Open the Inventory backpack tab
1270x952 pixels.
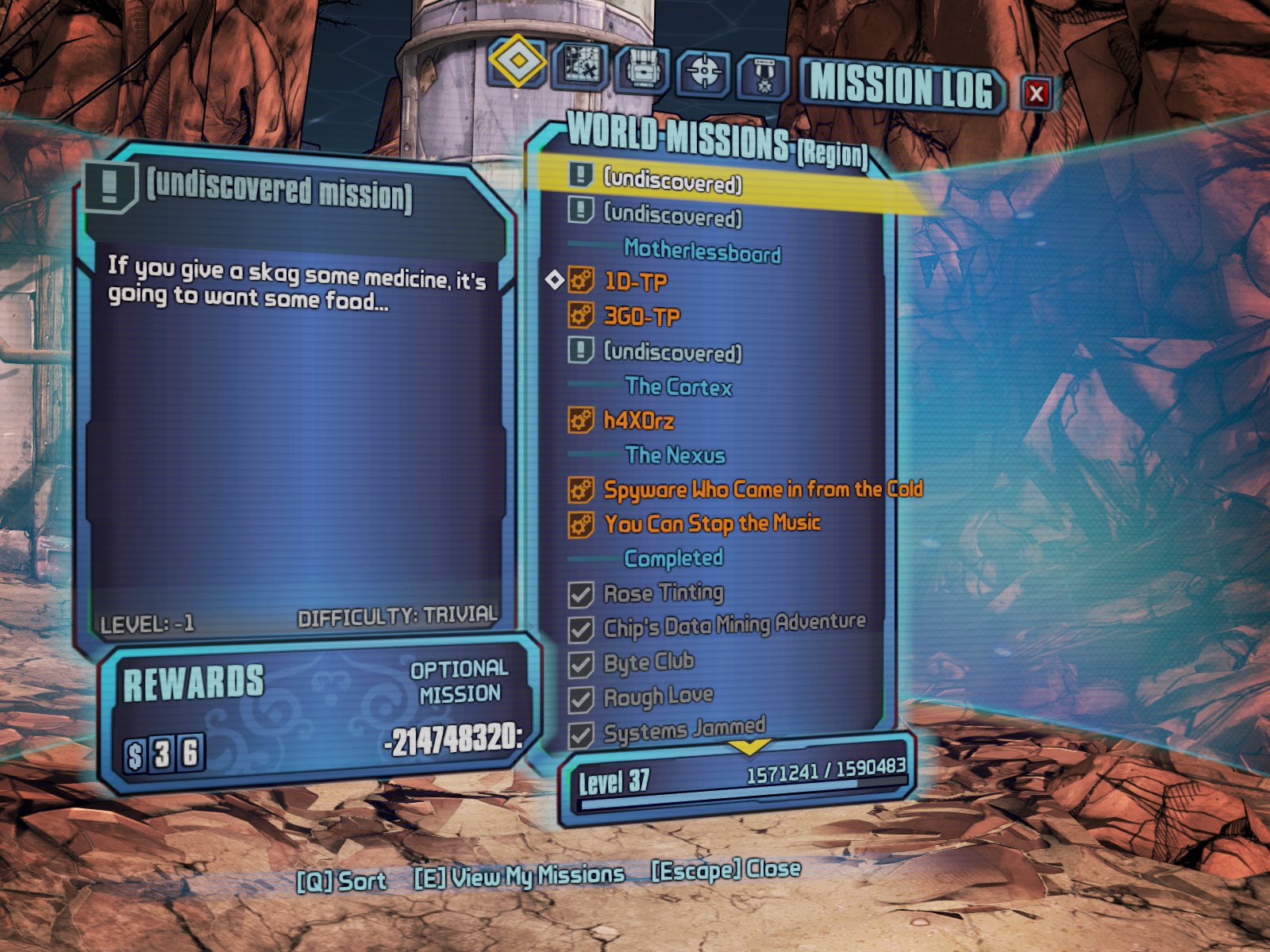click(x=642, y=70)
